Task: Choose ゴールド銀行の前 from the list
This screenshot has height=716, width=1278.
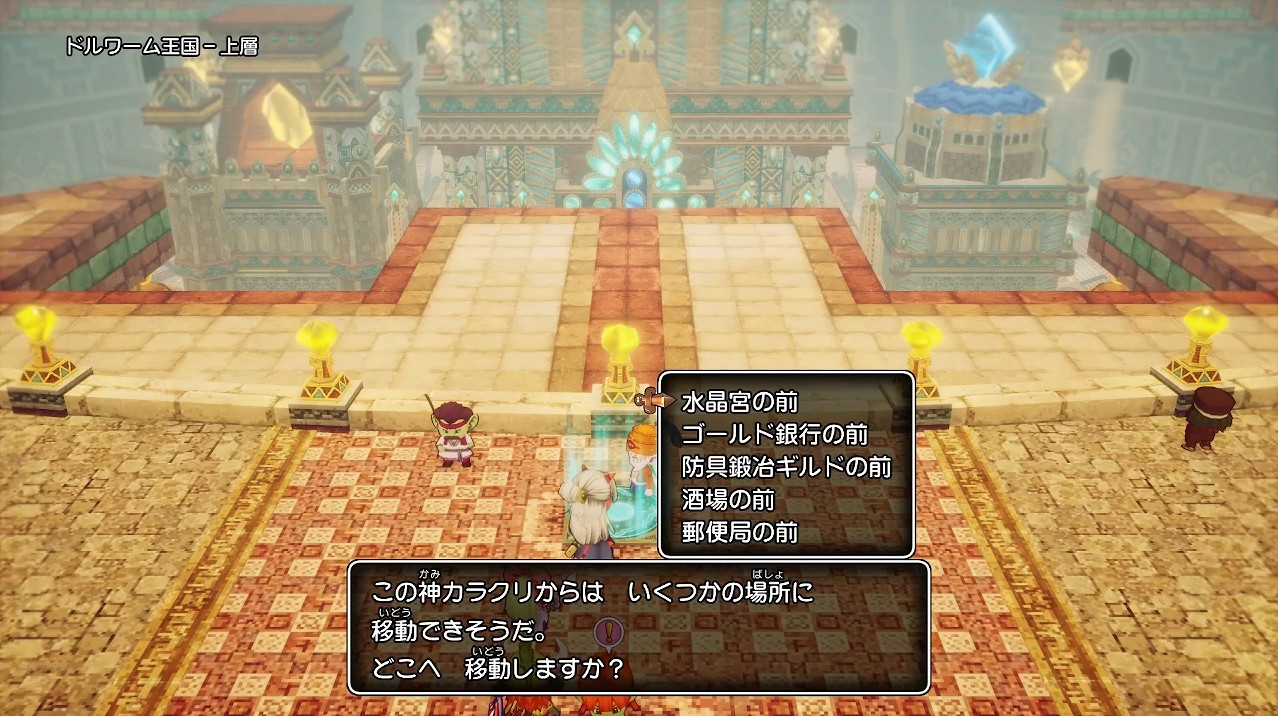Action: click(774, 435)
